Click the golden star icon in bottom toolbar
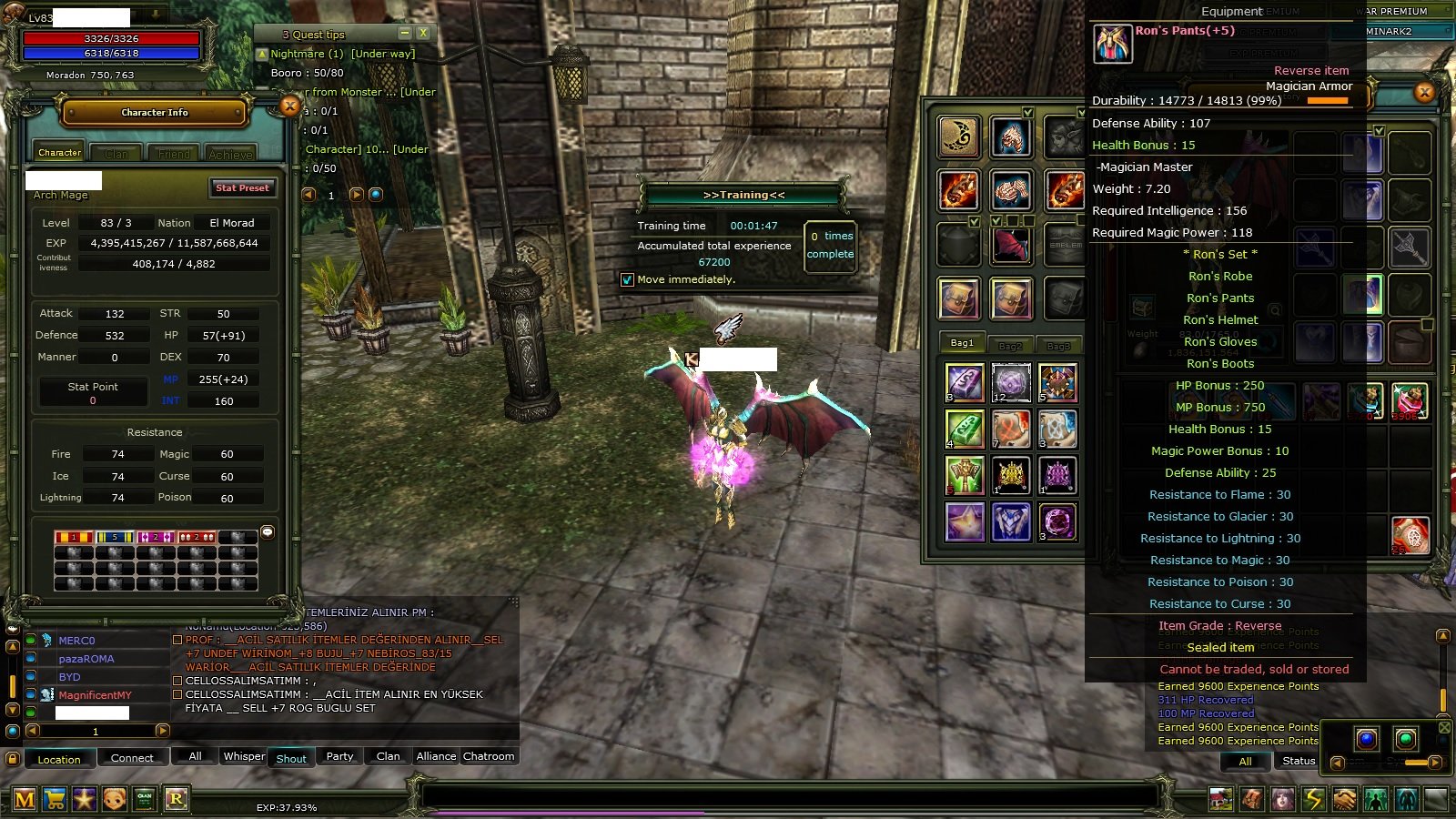Viewport: 1456px width, 819px height. point(84,799)
